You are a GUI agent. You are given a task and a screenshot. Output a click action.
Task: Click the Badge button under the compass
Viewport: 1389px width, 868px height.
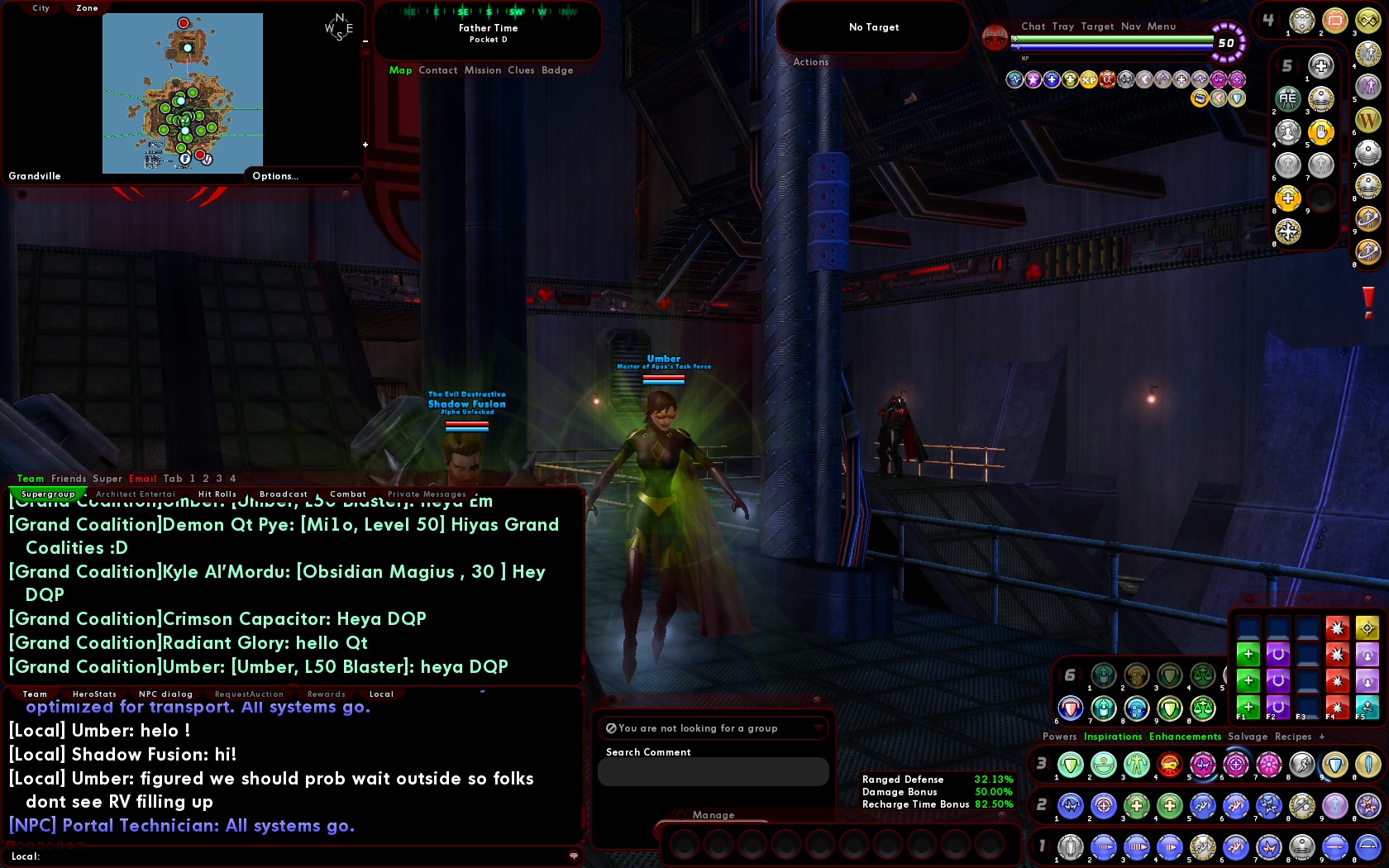pyautogui.click(x=557, y=70)
